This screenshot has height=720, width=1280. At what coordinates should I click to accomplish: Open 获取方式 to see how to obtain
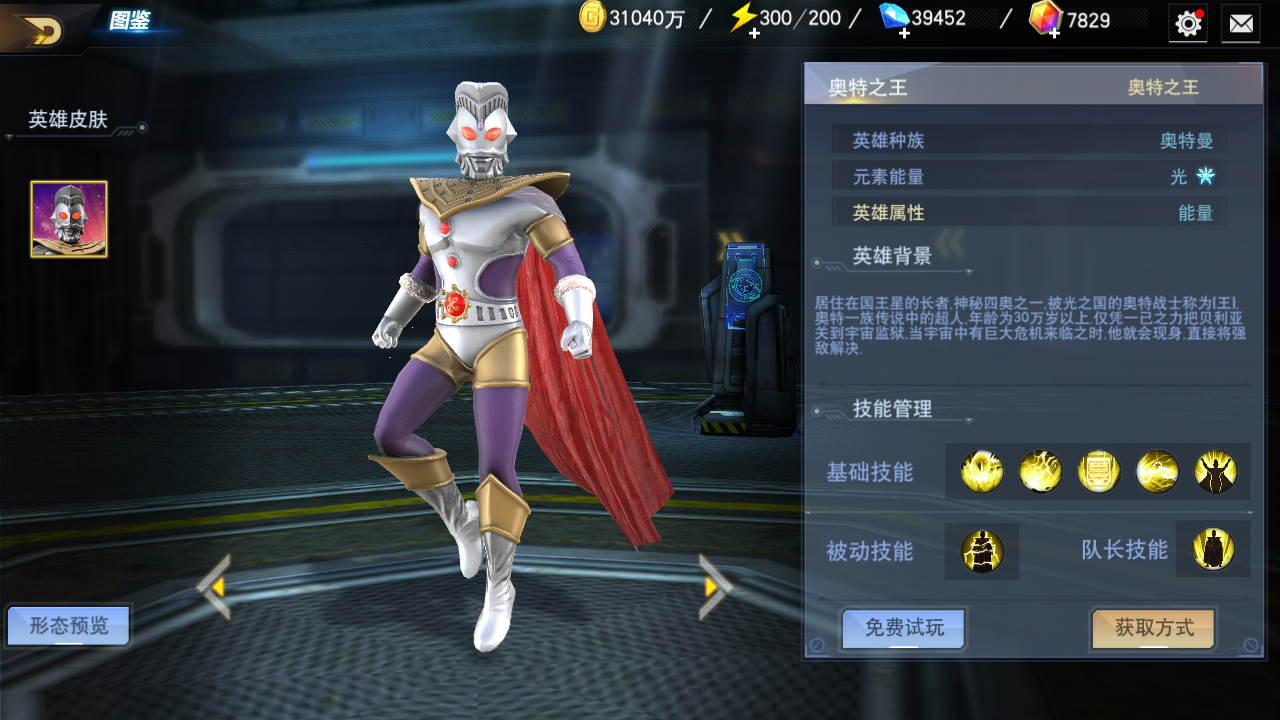[1154, 628]
